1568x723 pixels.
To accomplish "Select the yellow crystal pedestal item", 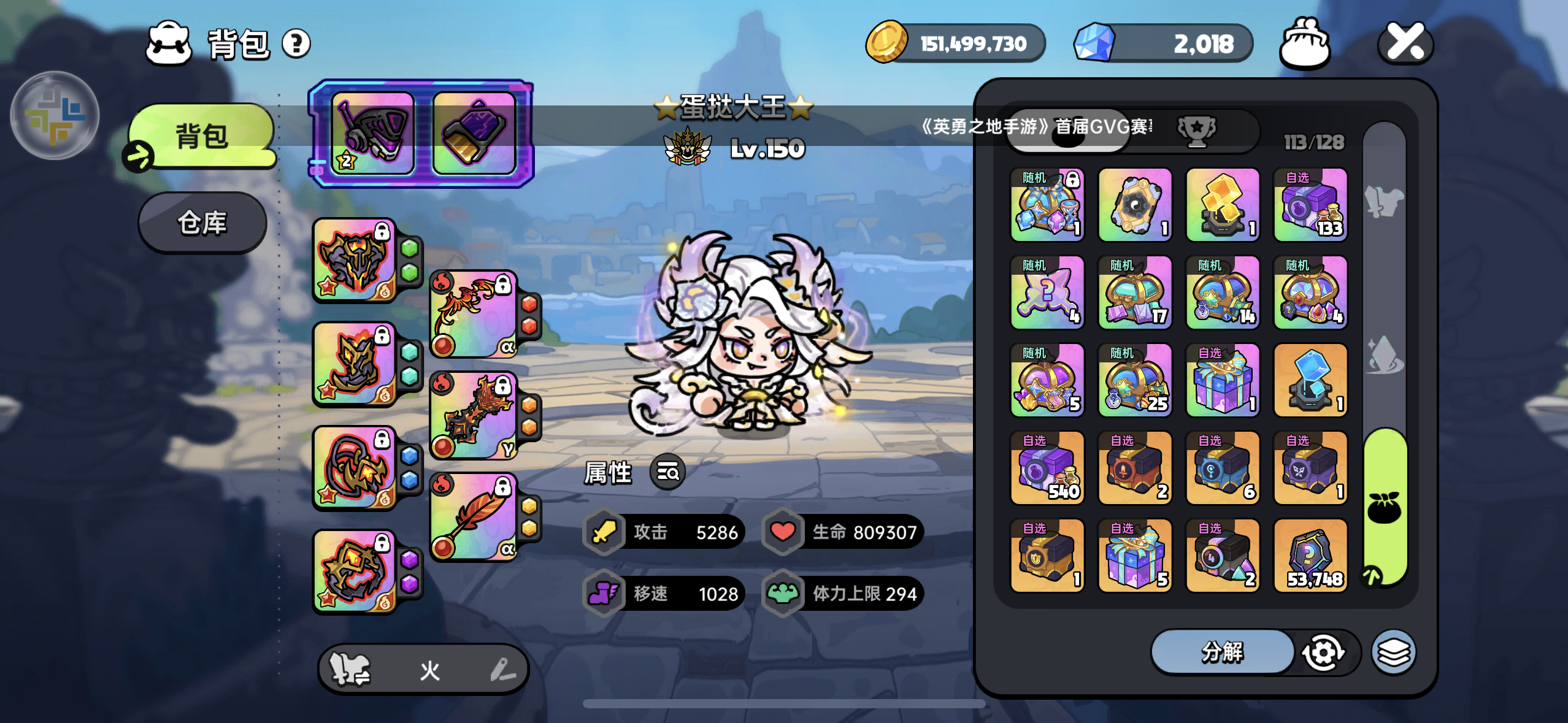I will point(1223,205).
